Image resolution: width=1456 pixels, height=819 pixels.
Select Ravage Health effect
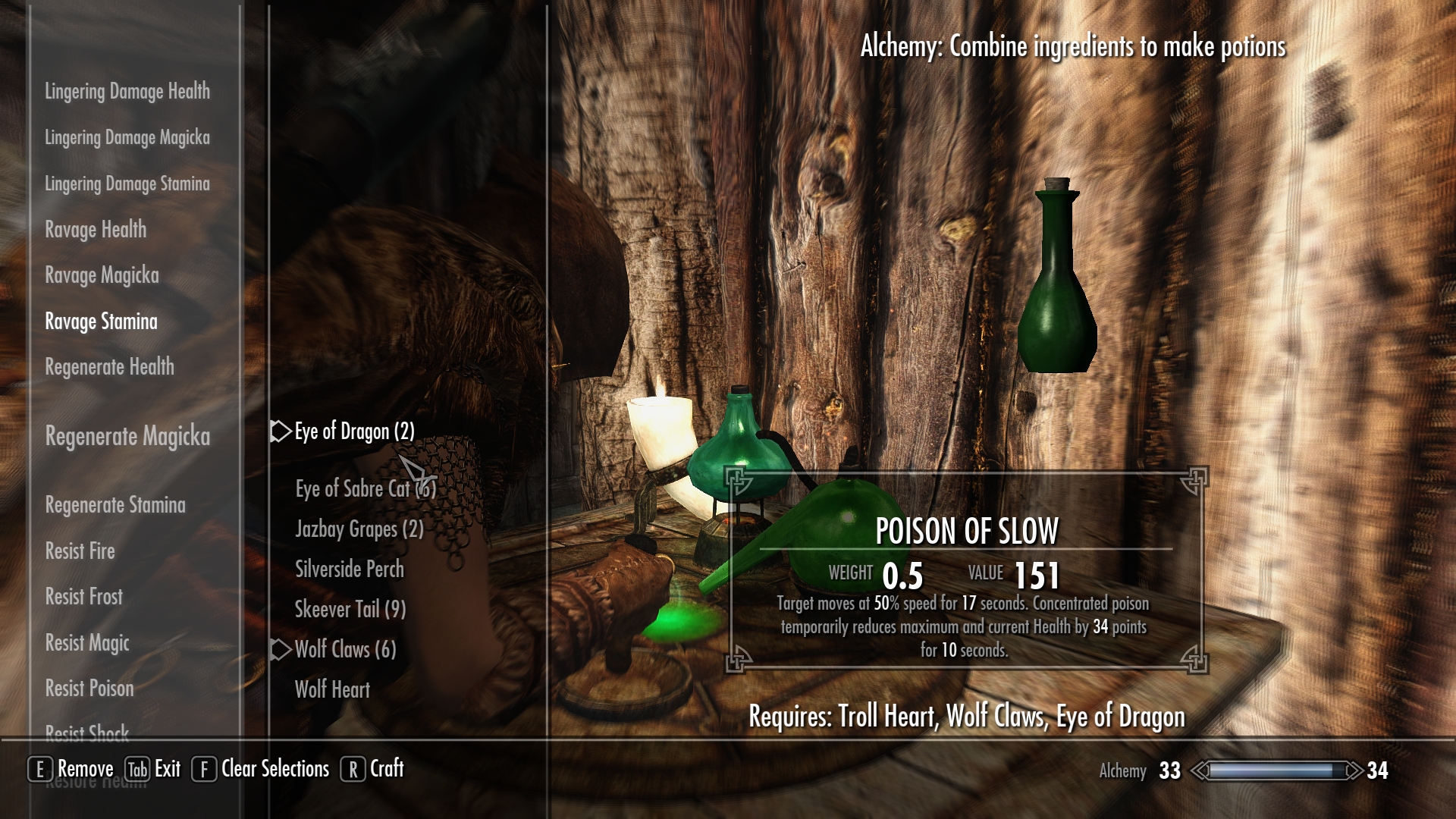[x=96, y=230]
